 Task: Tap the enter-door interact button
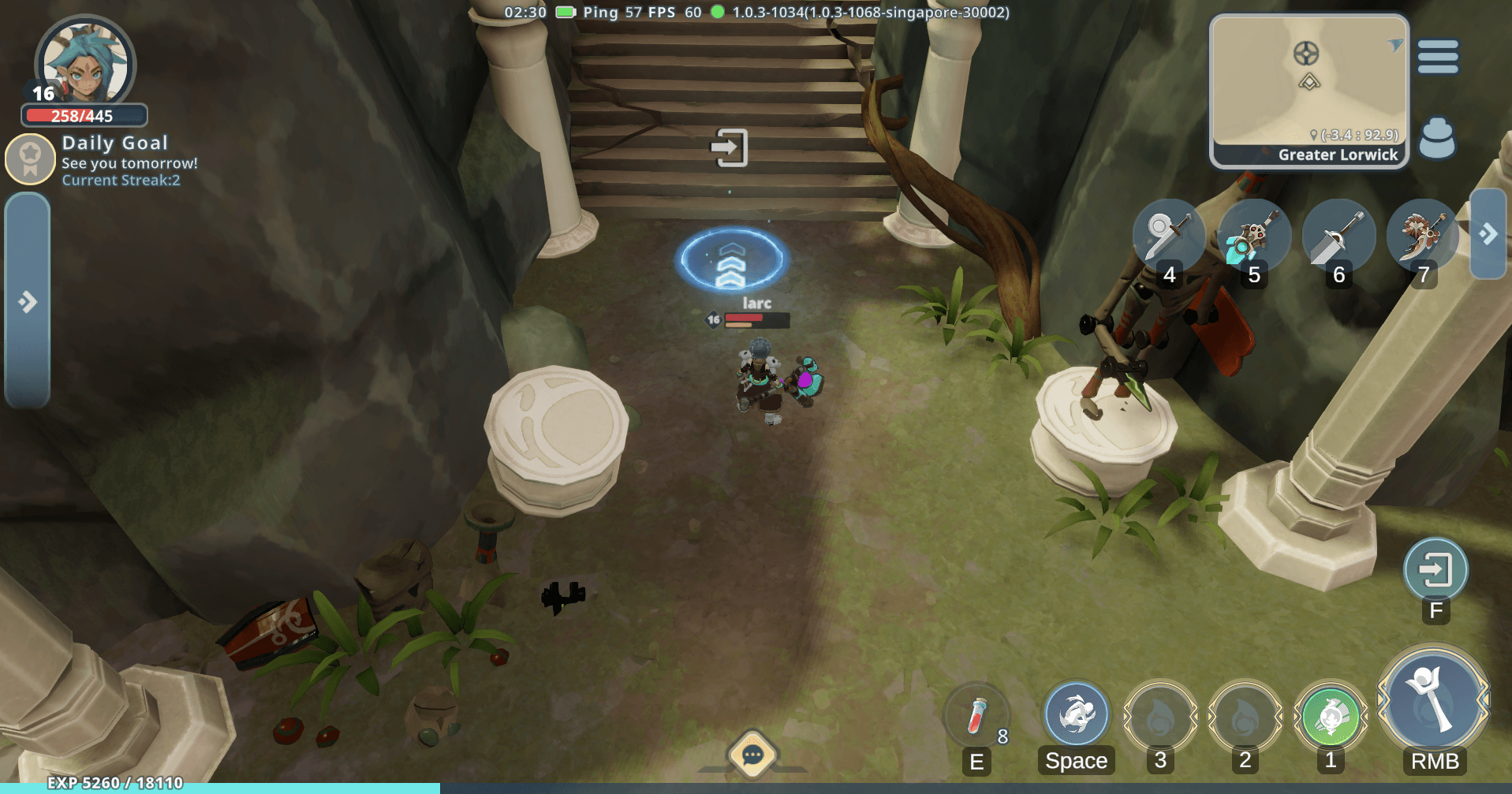[x=1435, y=569]
